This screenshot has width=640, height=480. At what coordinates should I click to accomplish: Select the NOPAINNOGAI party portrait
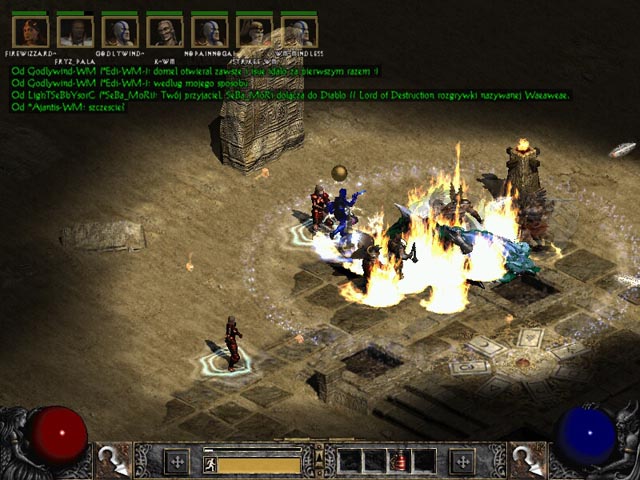point(210,31)
